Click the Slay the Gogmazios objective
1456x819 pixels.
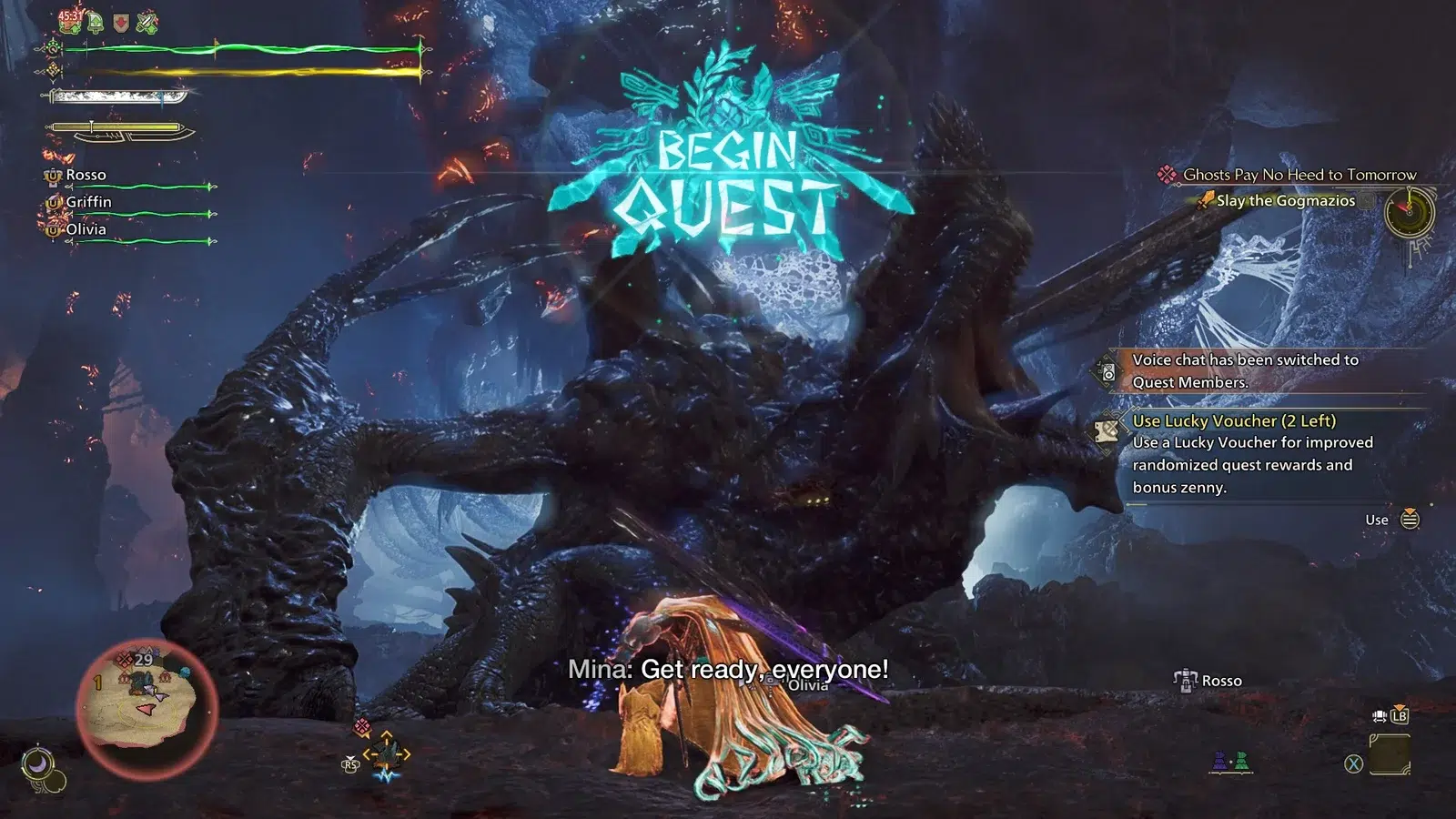pos(1285,201)
